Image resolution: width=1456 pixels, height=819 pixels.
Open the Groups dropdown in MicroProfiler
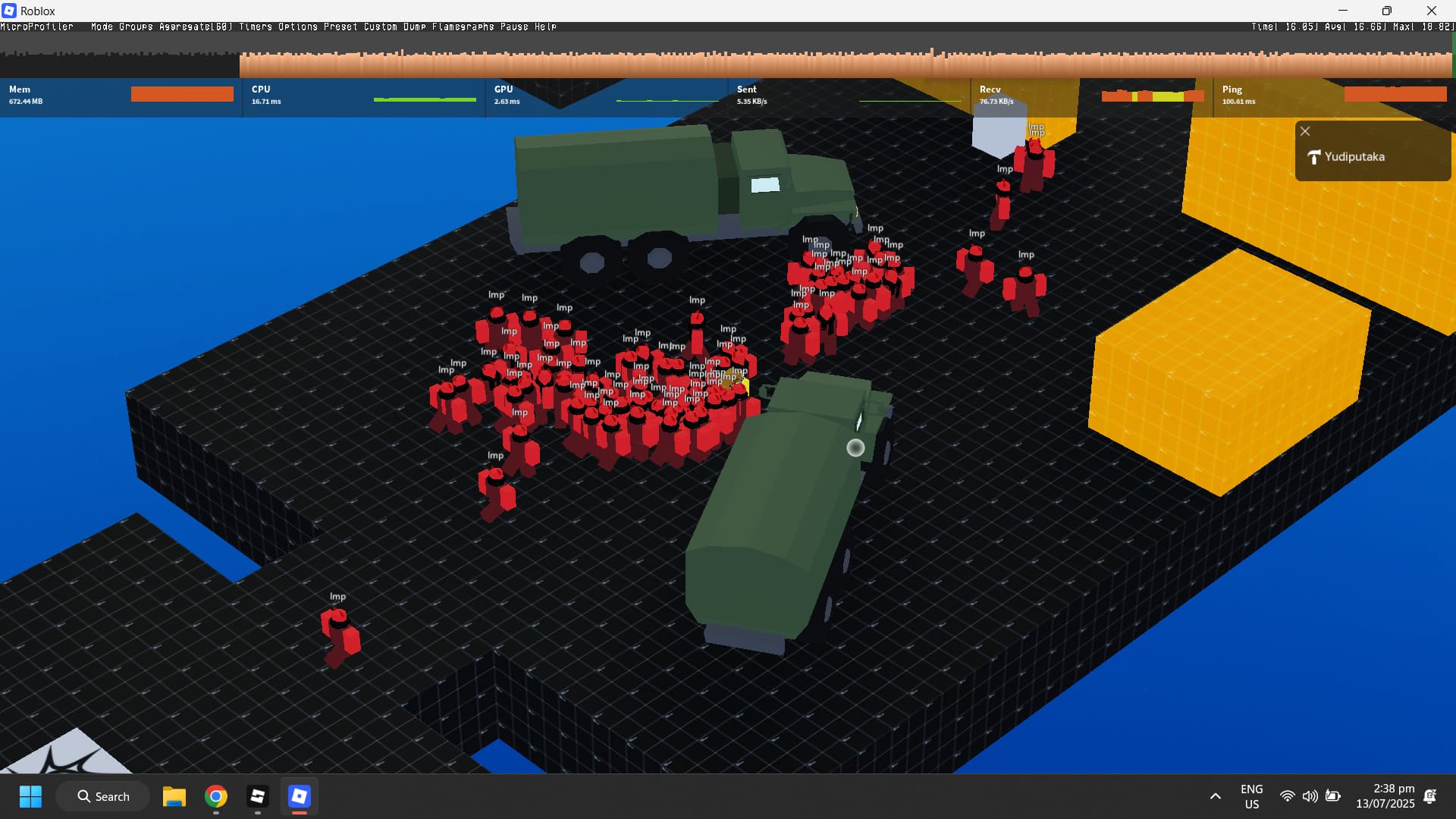134,27
